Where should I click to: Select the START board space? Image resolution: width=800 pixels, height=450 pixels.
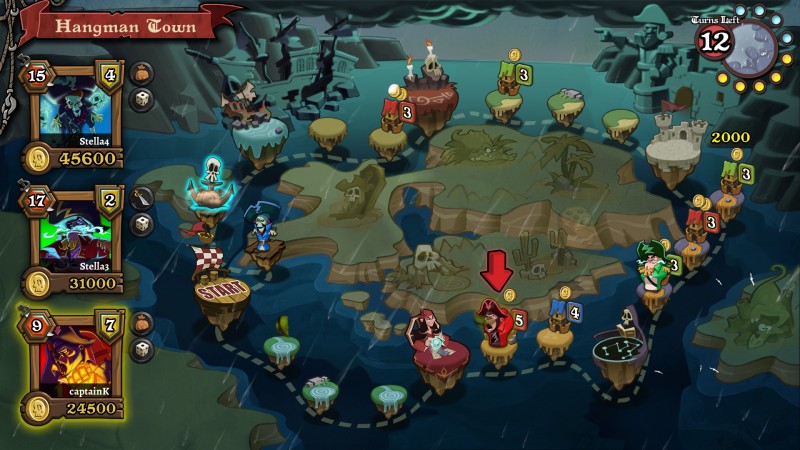click(x=220, y=296)
